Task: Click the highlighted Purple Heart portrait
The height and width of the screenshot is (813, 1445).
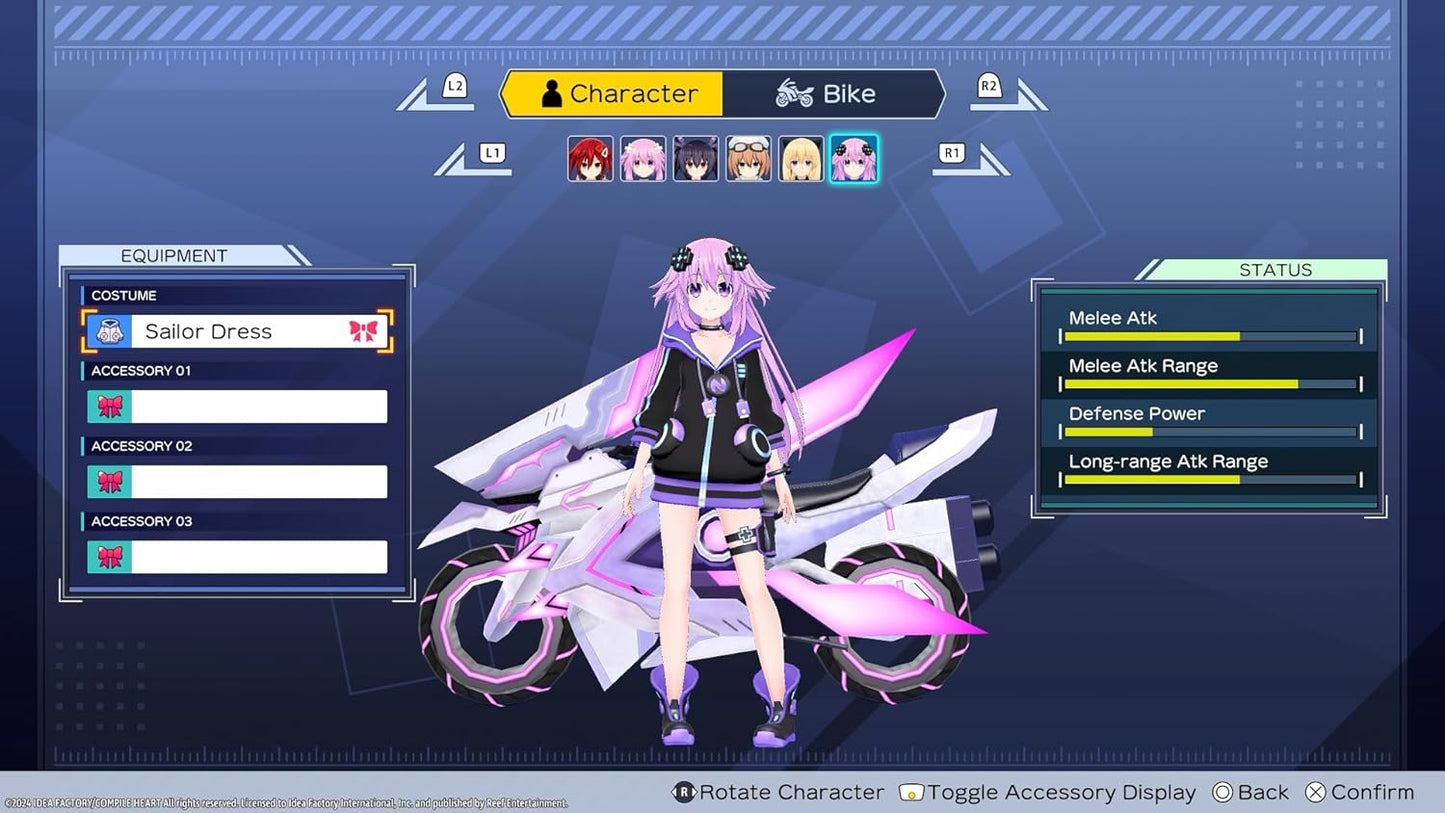Action: [x=854, y=158]
